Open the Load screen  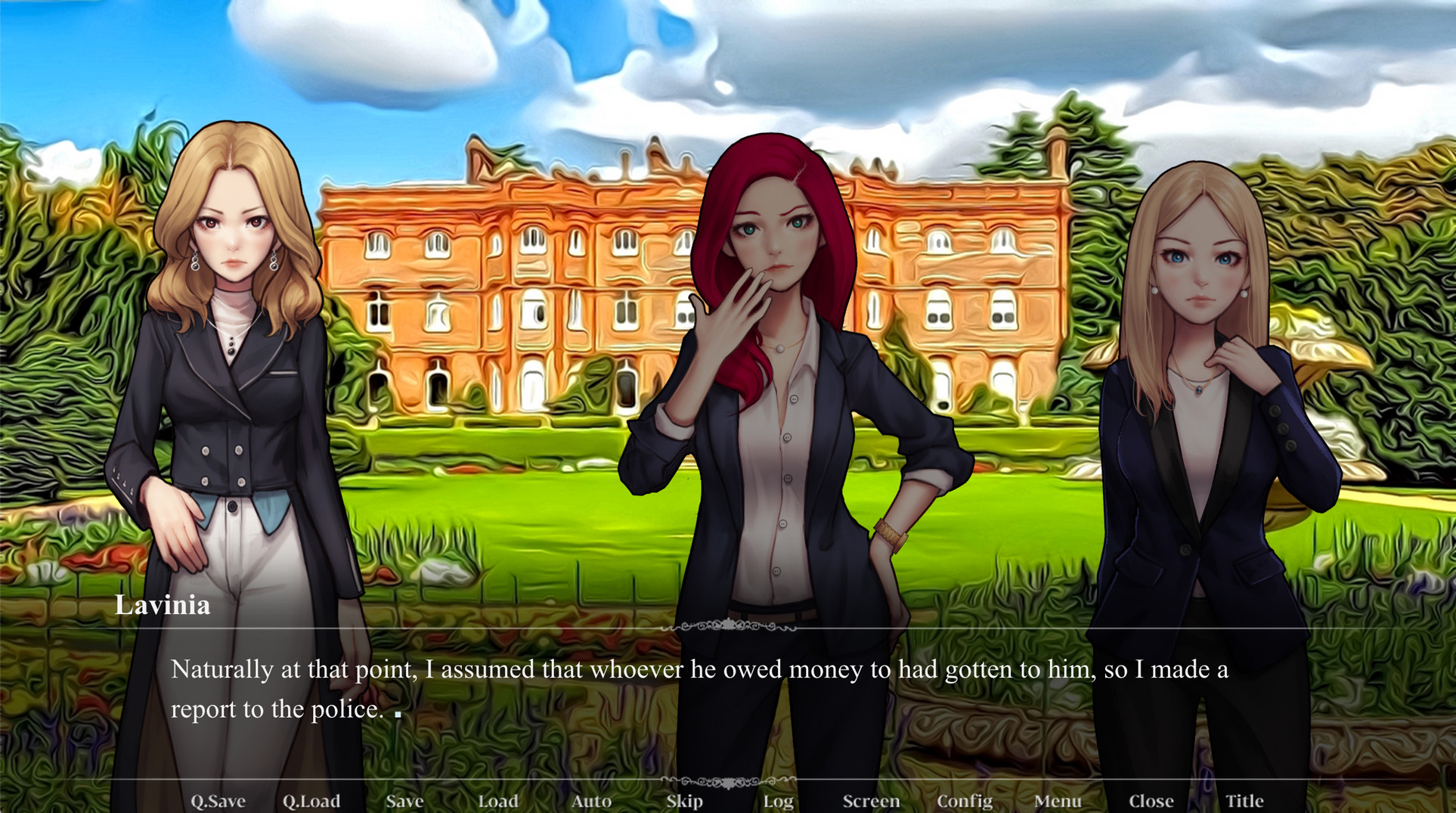click(499, 800)
